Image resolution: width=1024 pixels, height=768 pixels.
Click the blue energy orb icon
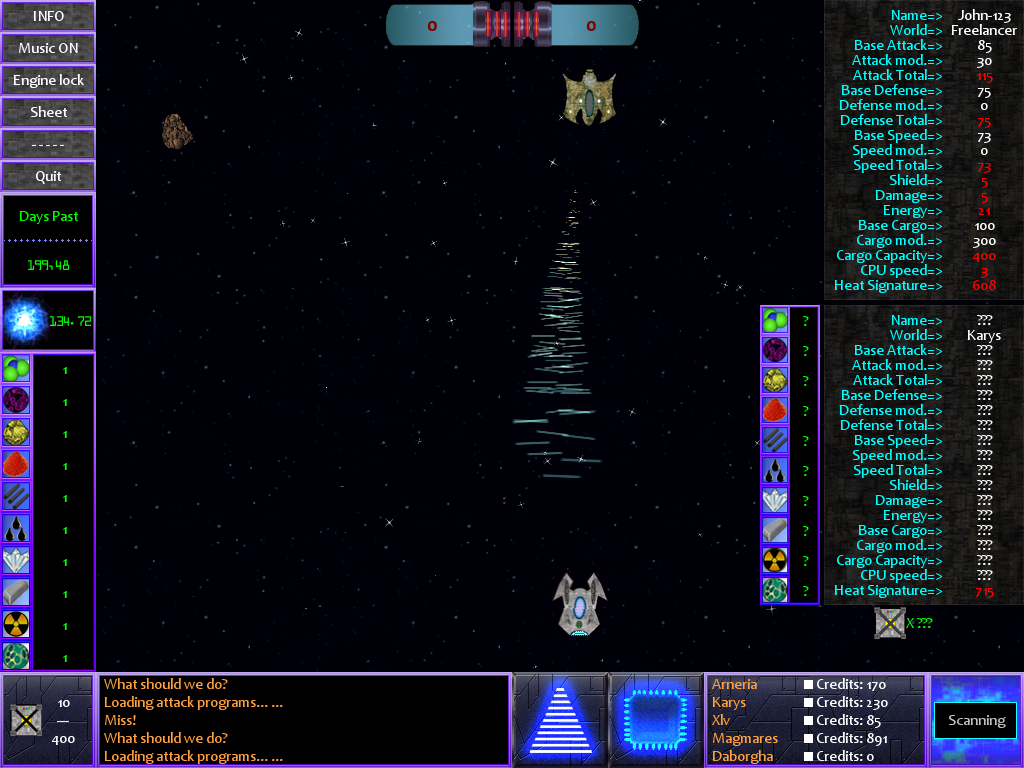[x=24, y=320]
